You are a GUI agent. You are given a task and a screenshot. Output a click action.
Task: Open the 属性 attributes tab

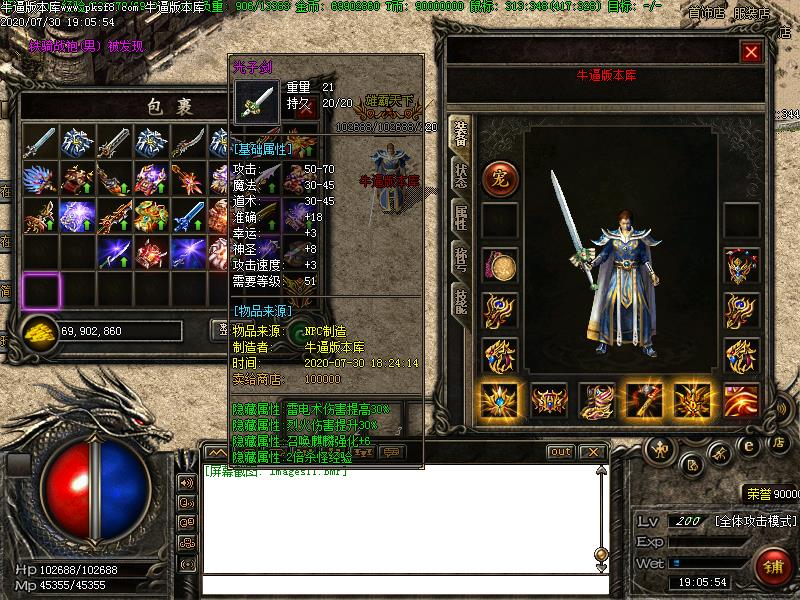click(460, 216)
